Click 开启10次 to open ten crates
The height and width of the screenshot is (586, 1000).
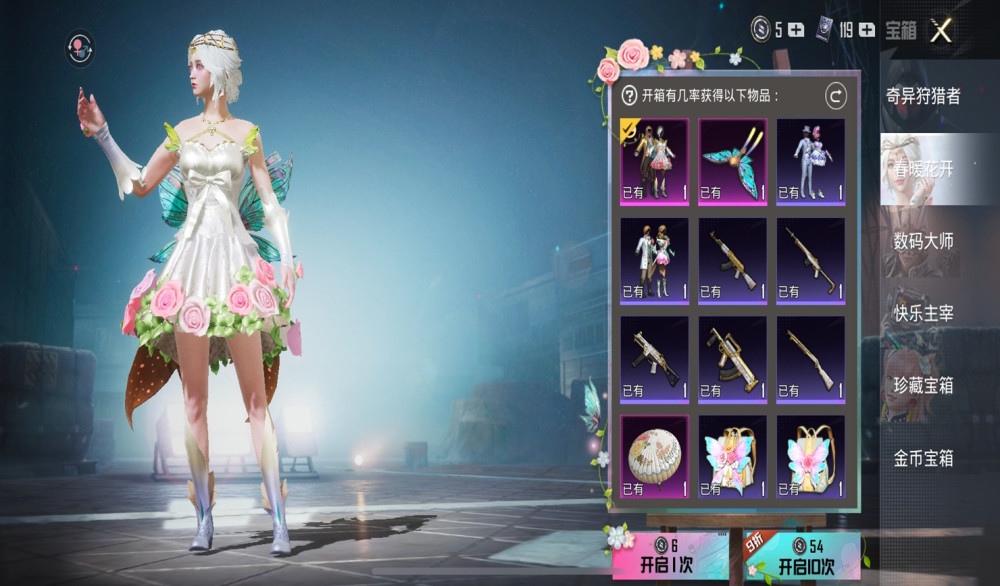802,557
